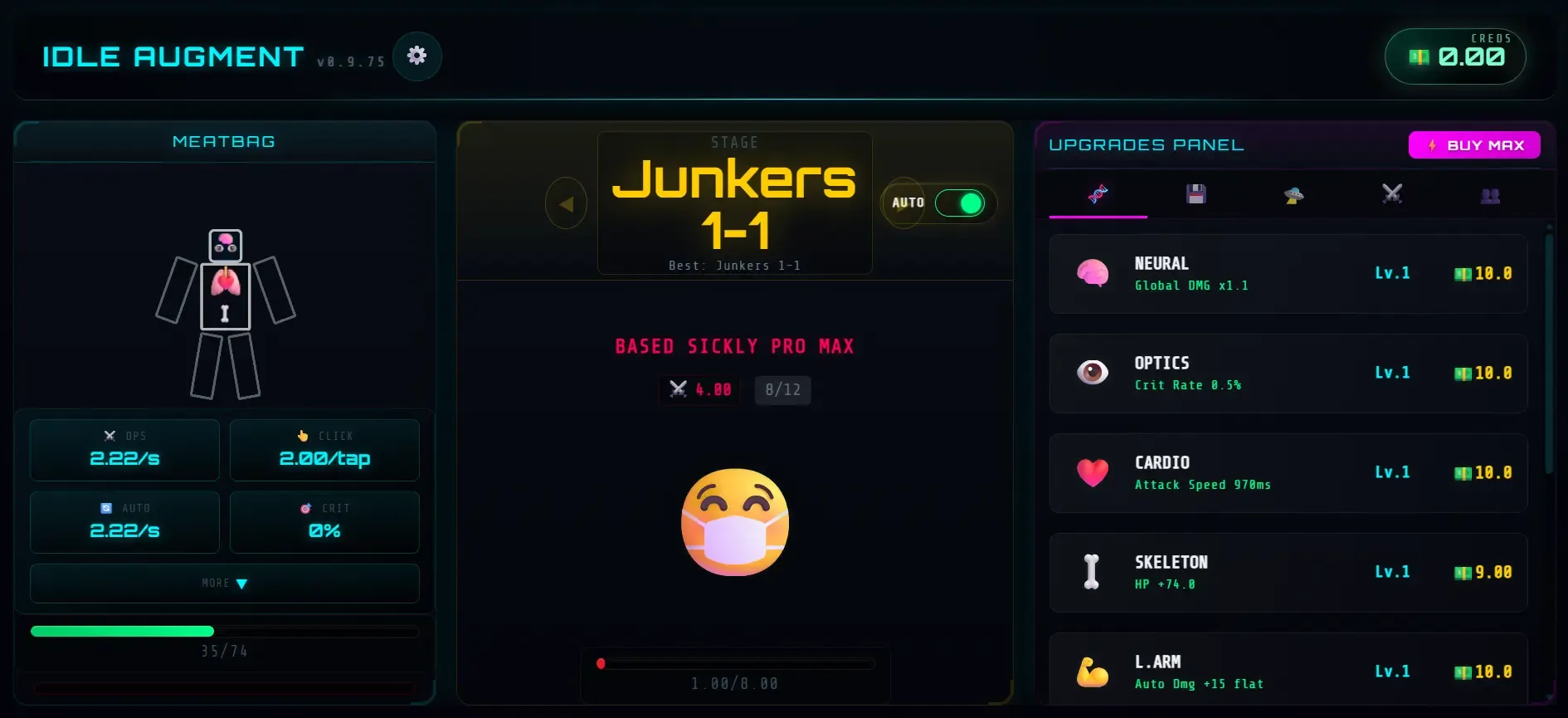Viewport: 1568px width, 718px height.
Task: Click the Optics eyeball upgrade icon
Action: pyautogui.click(x=1093, y=373)
